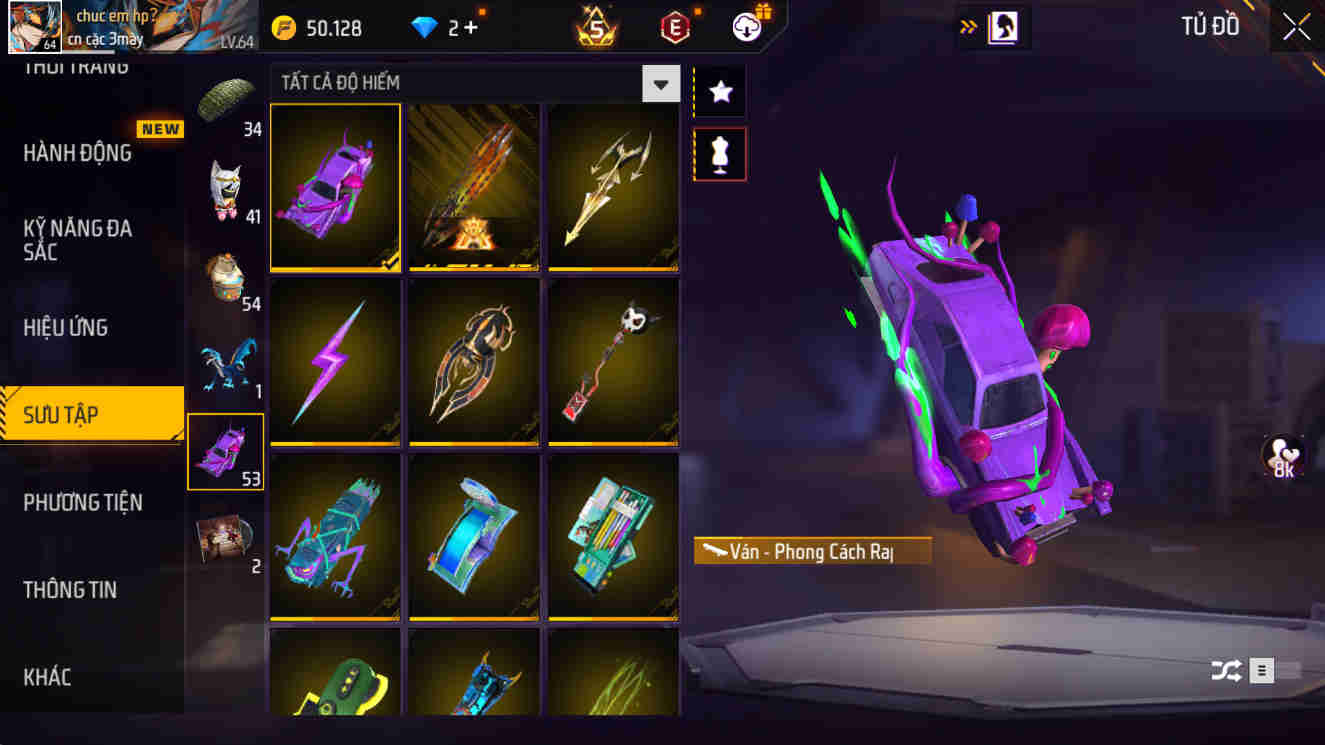Select the dragon pet category icon
This screenshot has height=745, width=1325.
coord(226,363)
